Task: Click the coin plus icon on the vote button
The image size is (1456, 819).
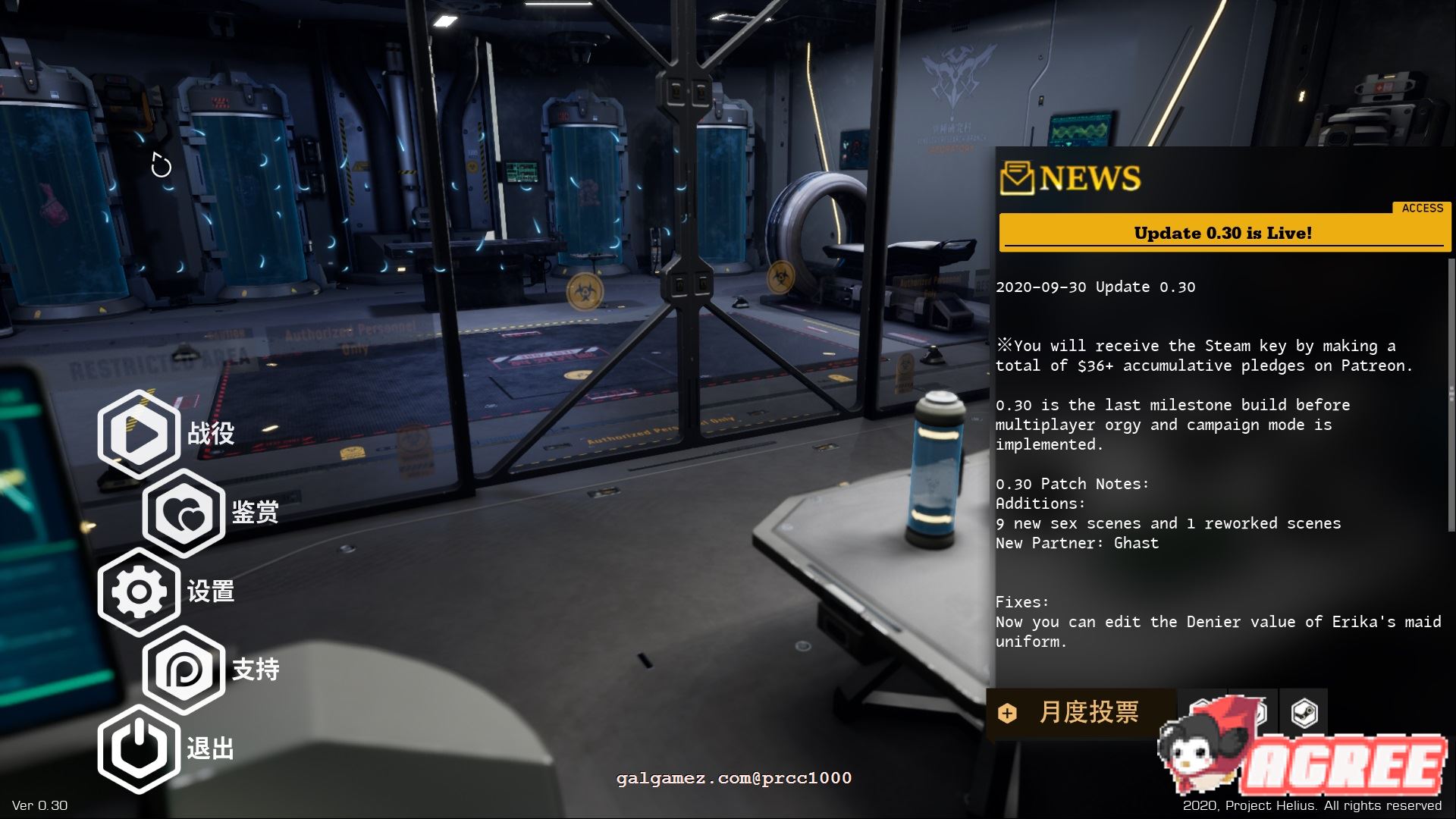Action: click(x=1006, y=714)
